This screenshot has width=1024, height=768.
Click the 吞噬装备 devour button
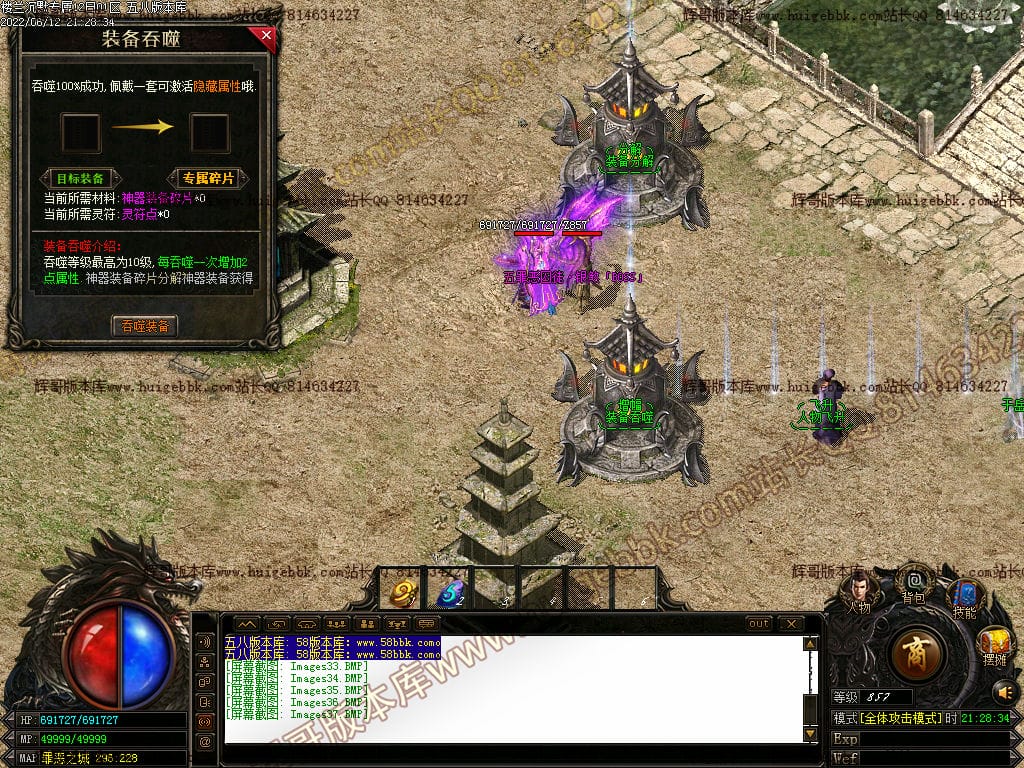[x=145, y=326]
